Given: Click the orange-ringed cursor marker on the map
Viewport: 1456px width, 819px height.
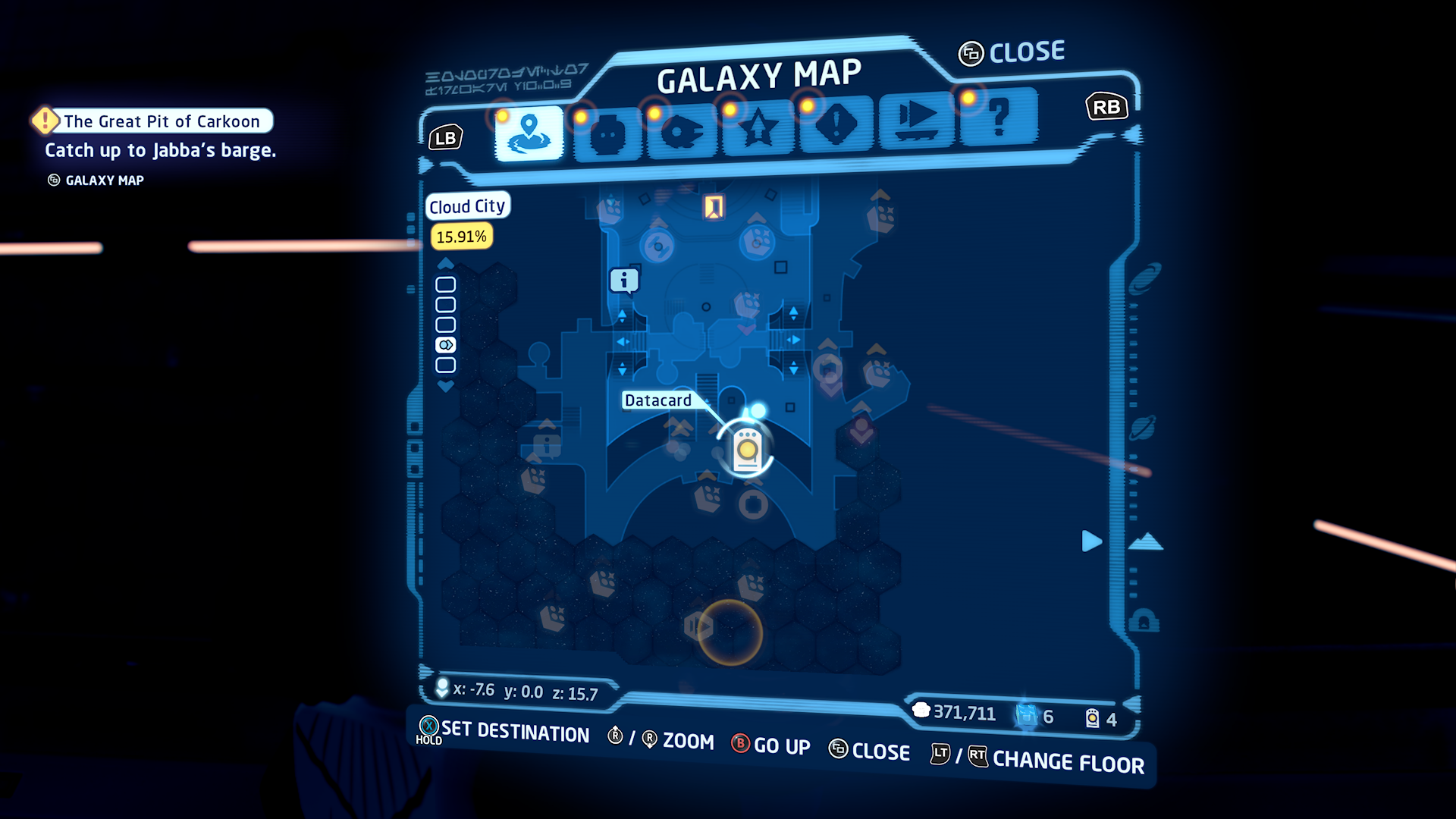Looking at the screenshot, I should point(730,632).
